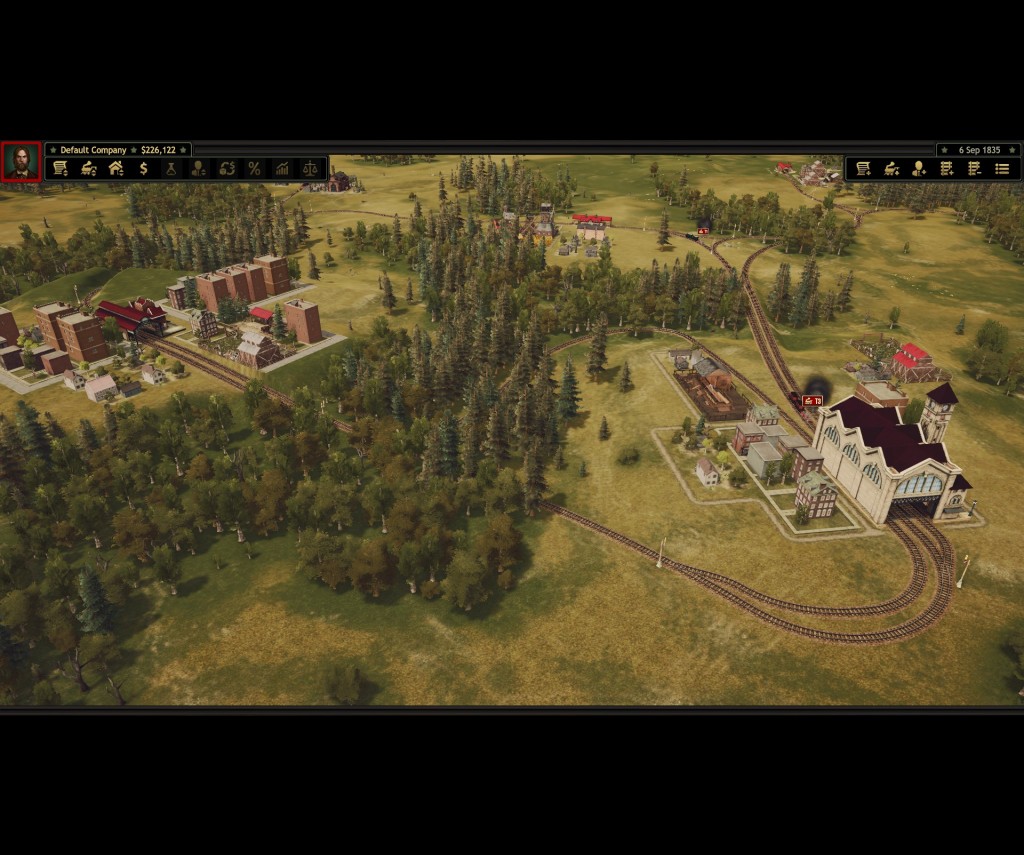Open the balance scales icon
The width and height of the screenshot is (1024, 855).
[309, 169]
